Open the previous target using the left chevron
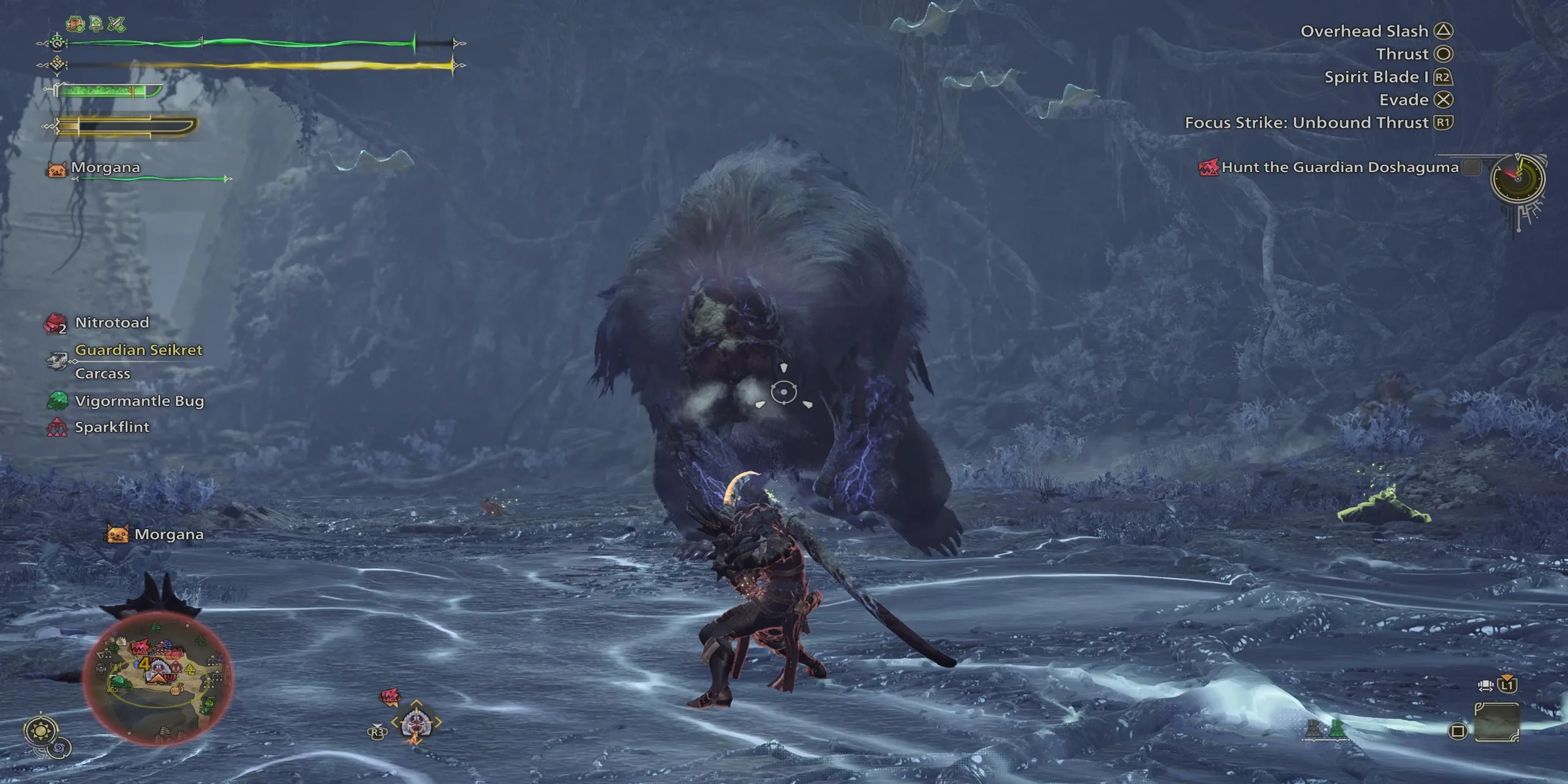The height and width of the screenshot is (784, 1568). (394, 722)
